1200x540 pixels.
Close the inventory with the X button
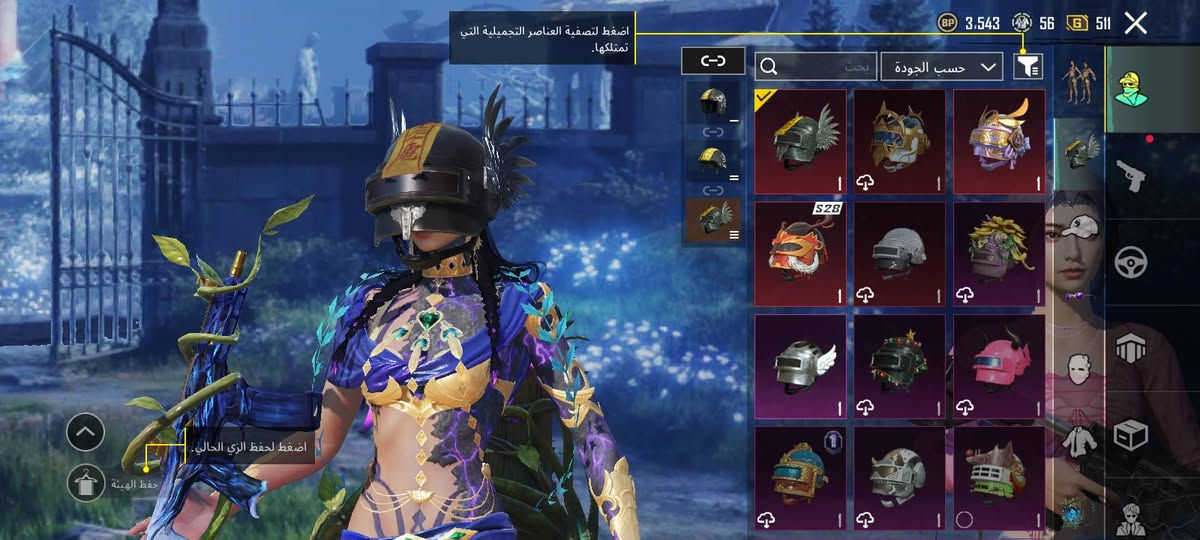[x=1135, y=23]
